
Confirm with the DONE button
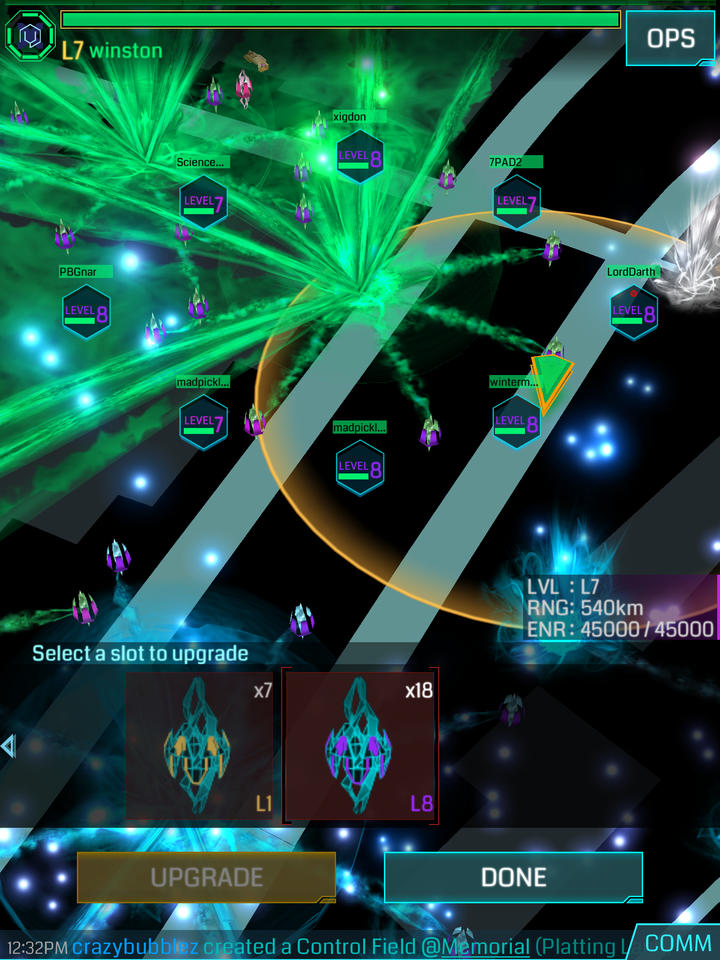point(513,878)
